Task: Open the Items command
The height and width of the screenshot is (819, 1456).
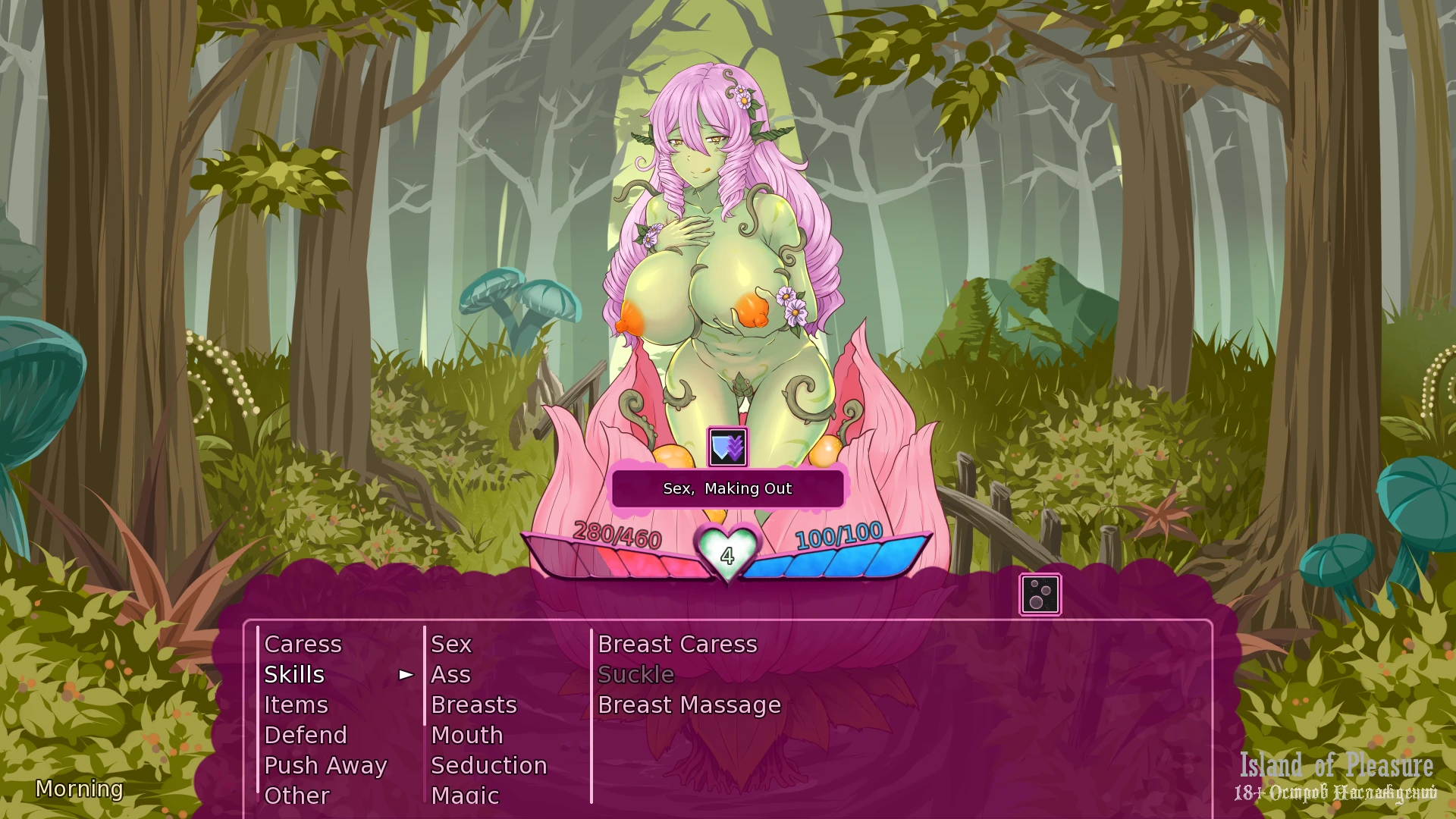Action: pos(296,704)
